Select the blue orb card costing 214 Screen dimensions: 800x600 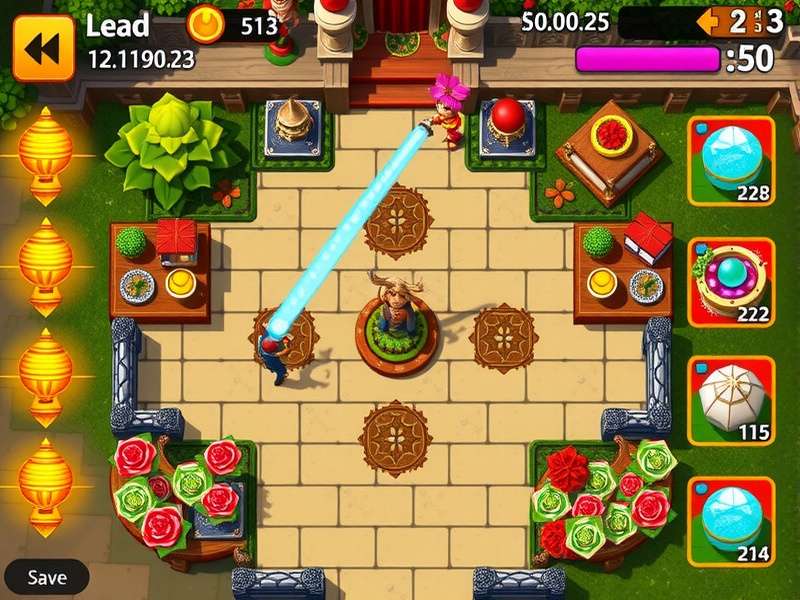(731, 520)
